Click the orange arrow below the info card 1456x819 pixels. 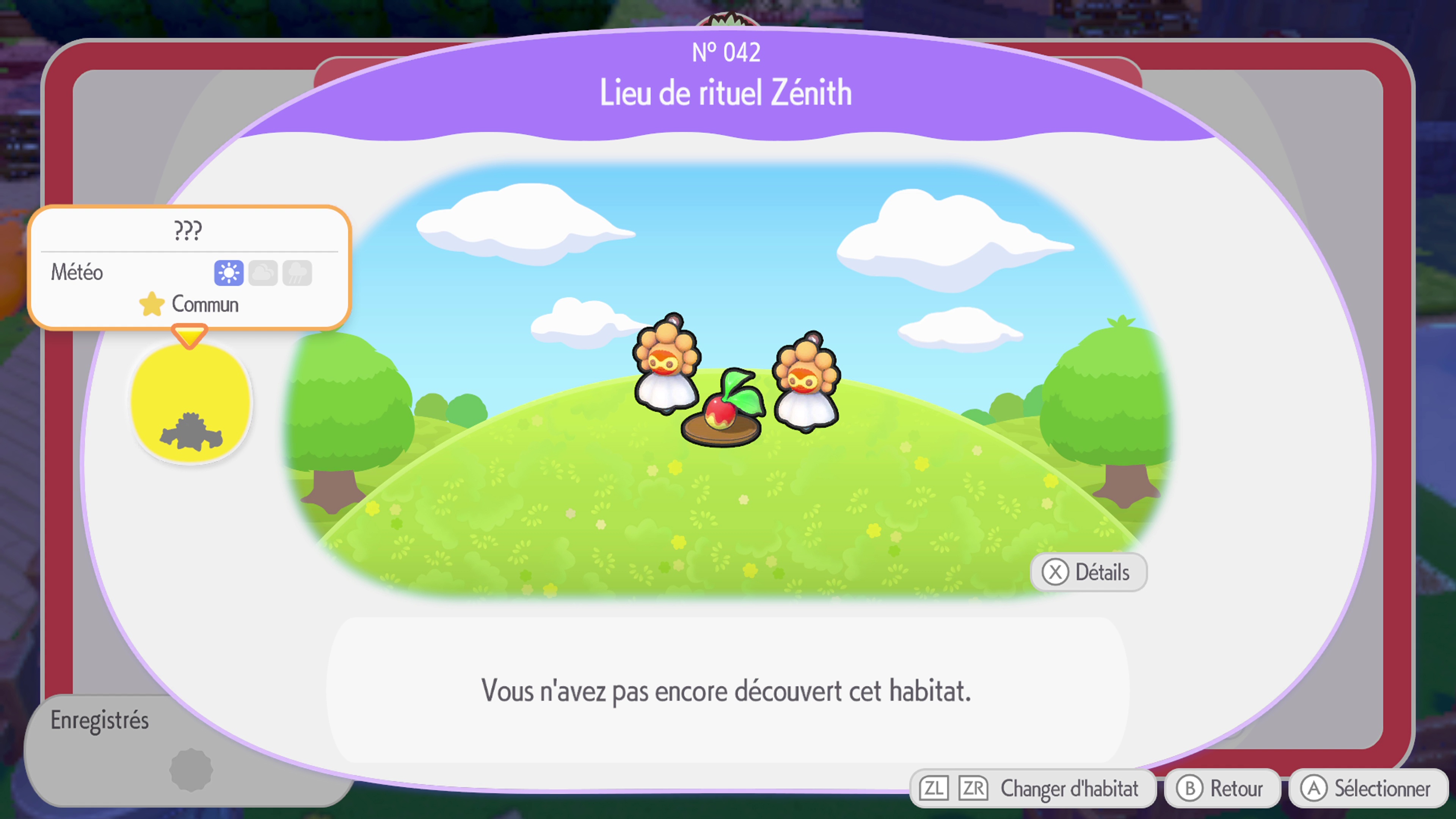[190, 334]
